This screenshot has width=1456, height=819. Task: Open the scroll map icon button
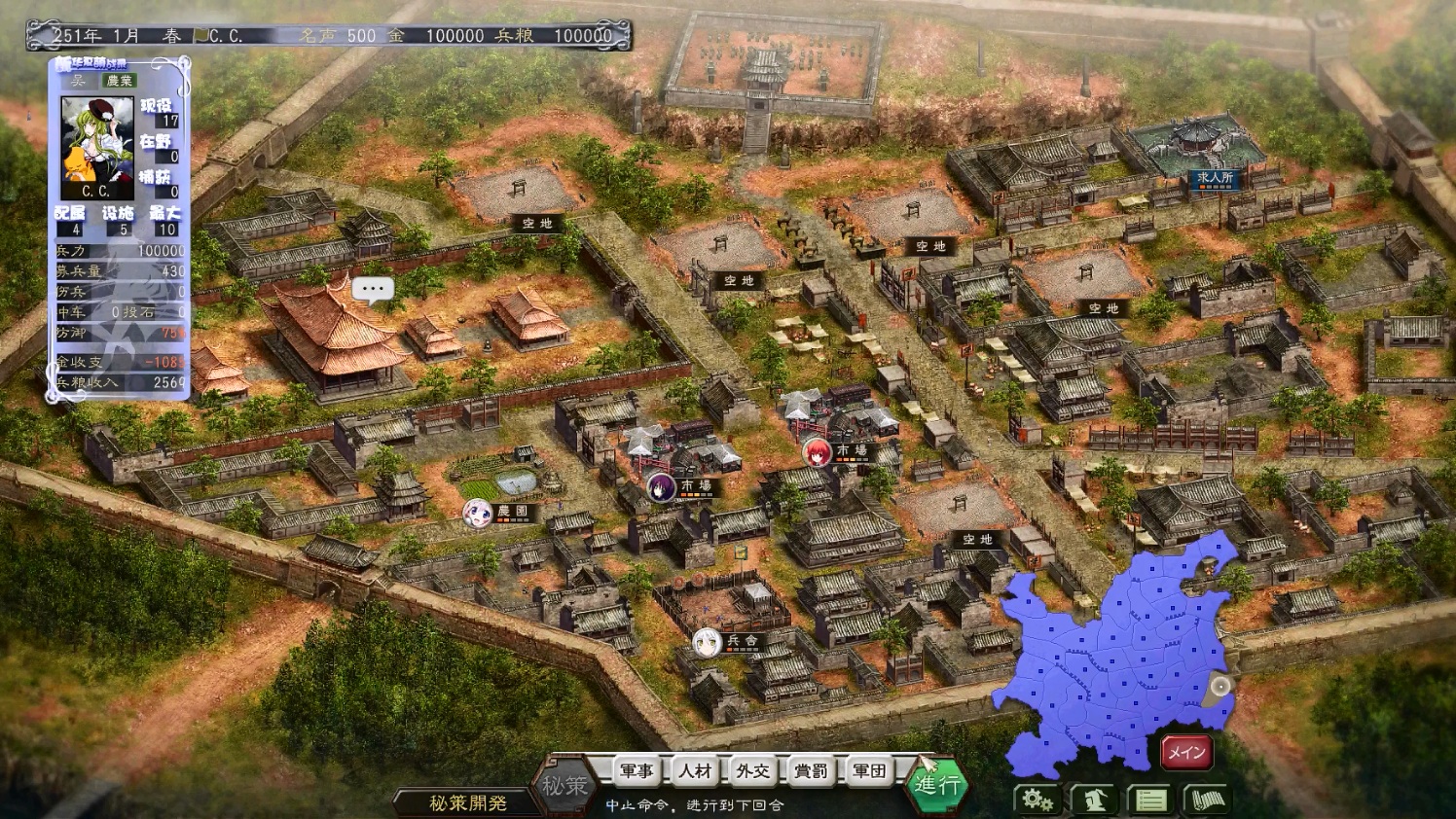click(x=1207, y=801)
